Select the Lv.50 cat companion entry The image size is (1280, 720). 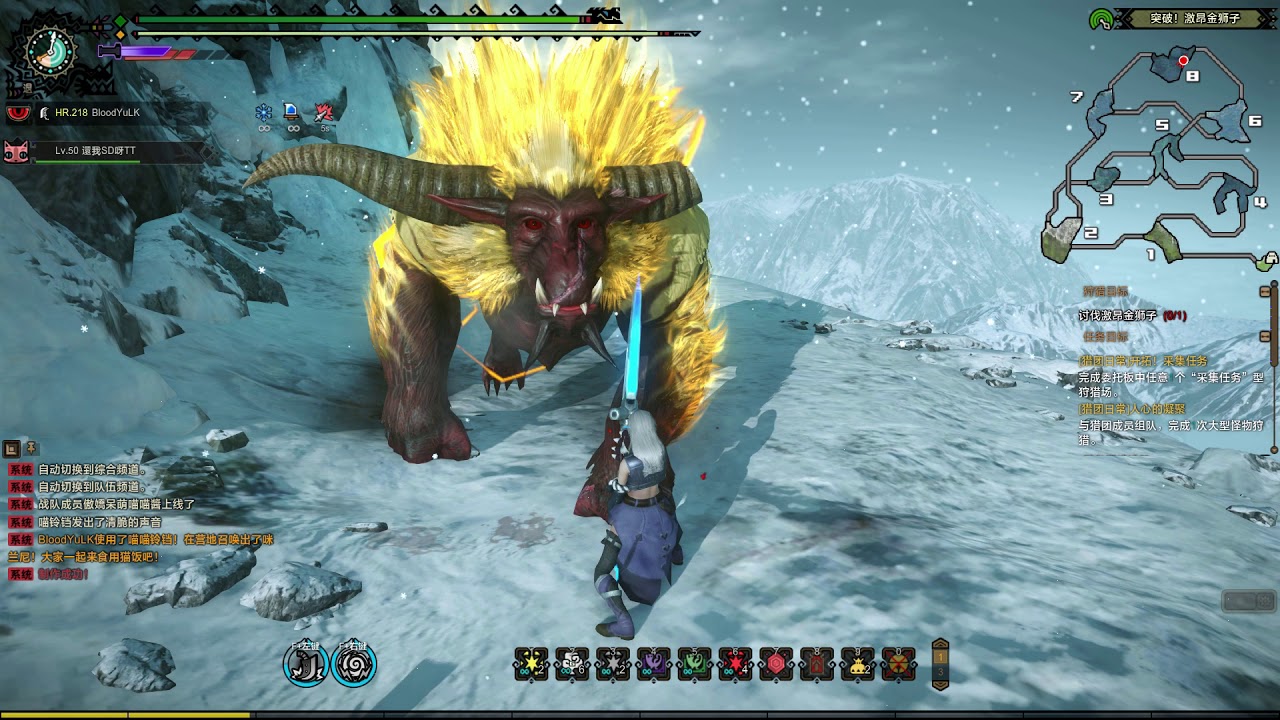click(x=95, y=151)
